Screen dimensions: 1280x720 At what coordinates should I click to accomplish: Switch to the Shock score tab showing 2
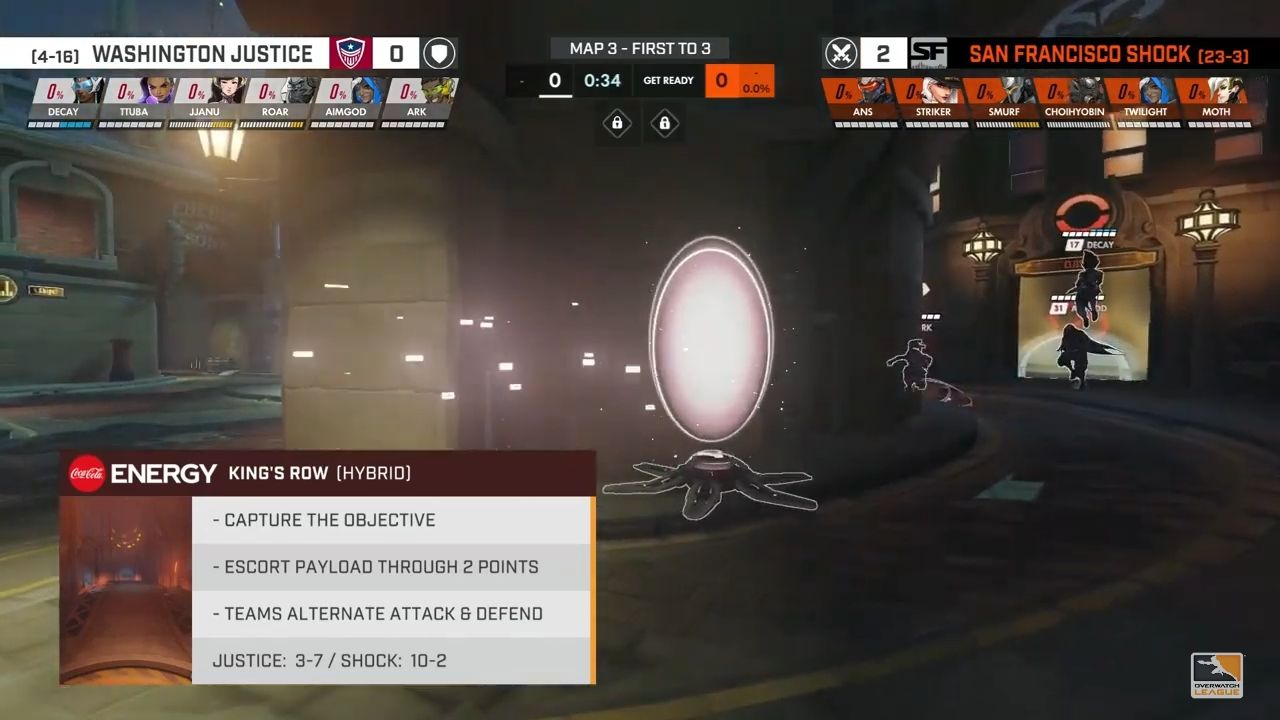coord(883,54)
